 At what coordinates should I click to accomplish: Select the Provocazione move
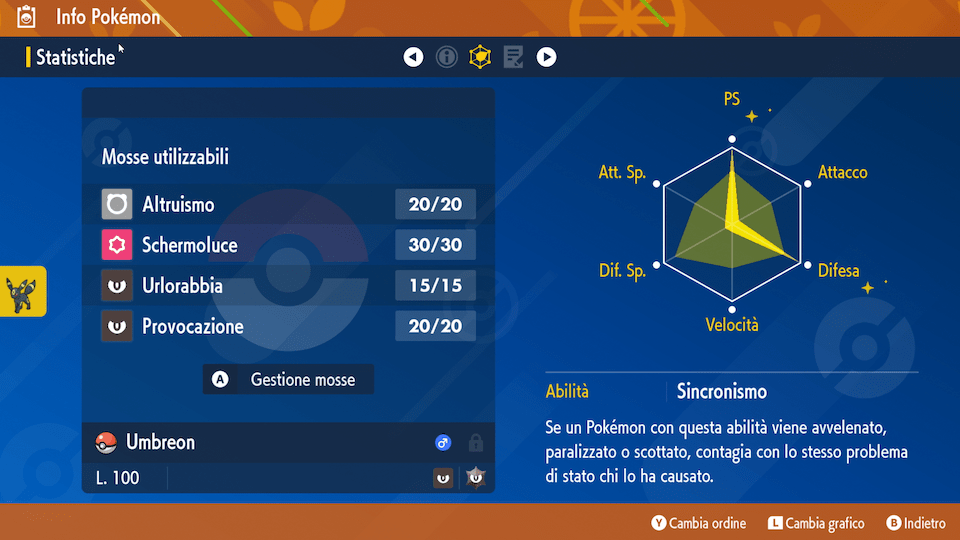point(288,326)
